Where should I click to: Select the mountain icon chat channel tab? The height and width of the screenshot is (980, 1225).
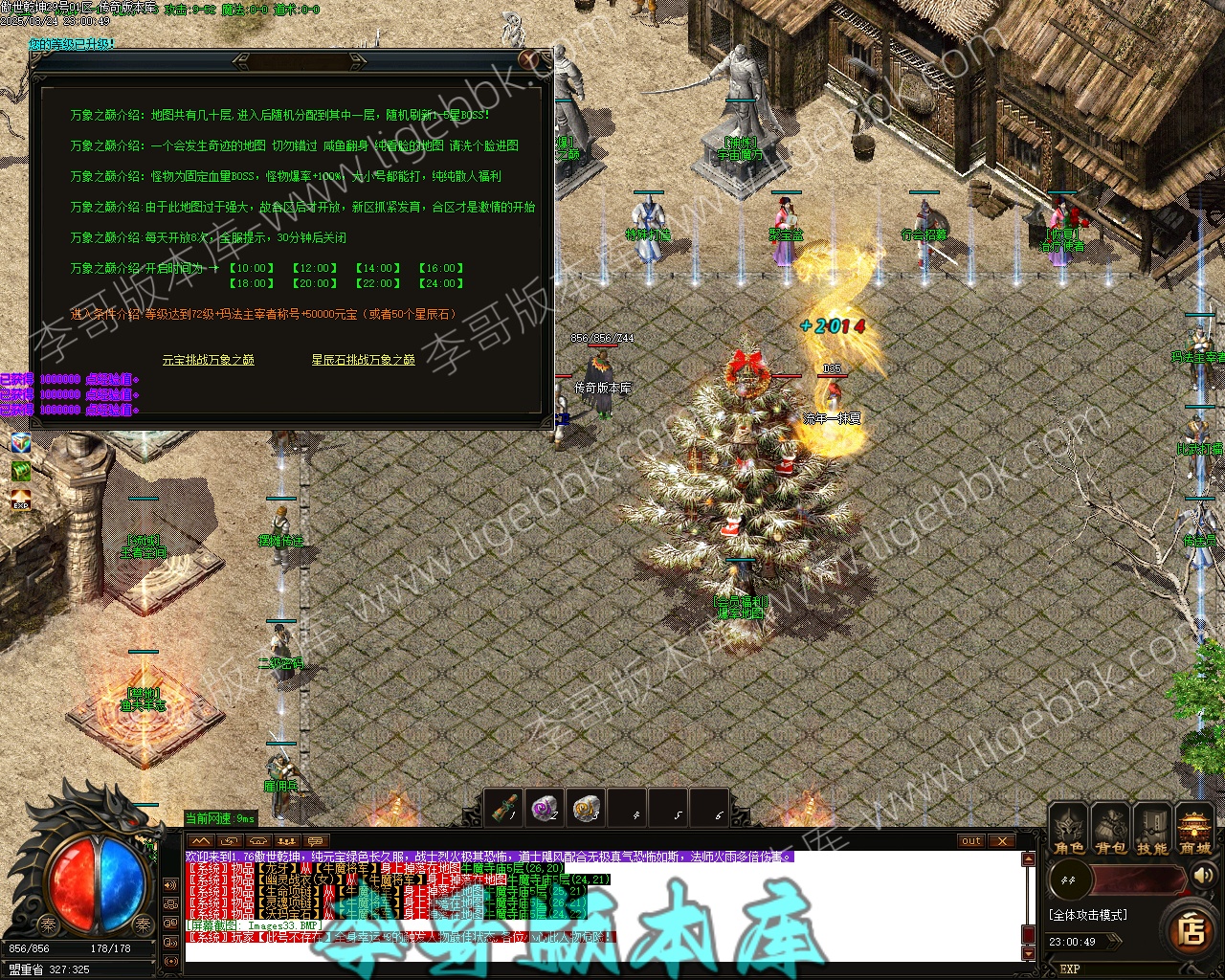pyautogui.click(x=200, y=841)
